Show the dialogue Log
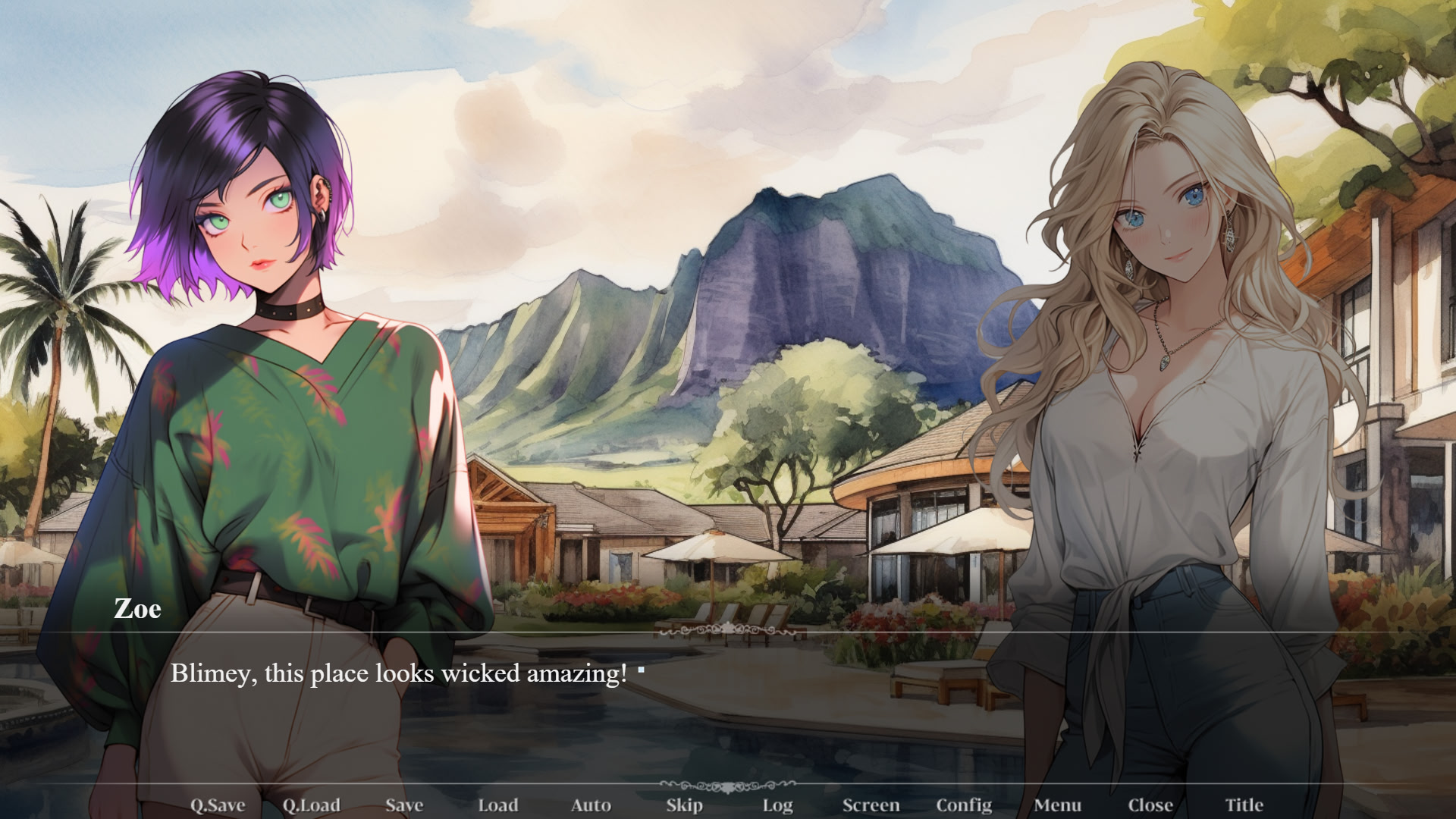 click(777, 805)
